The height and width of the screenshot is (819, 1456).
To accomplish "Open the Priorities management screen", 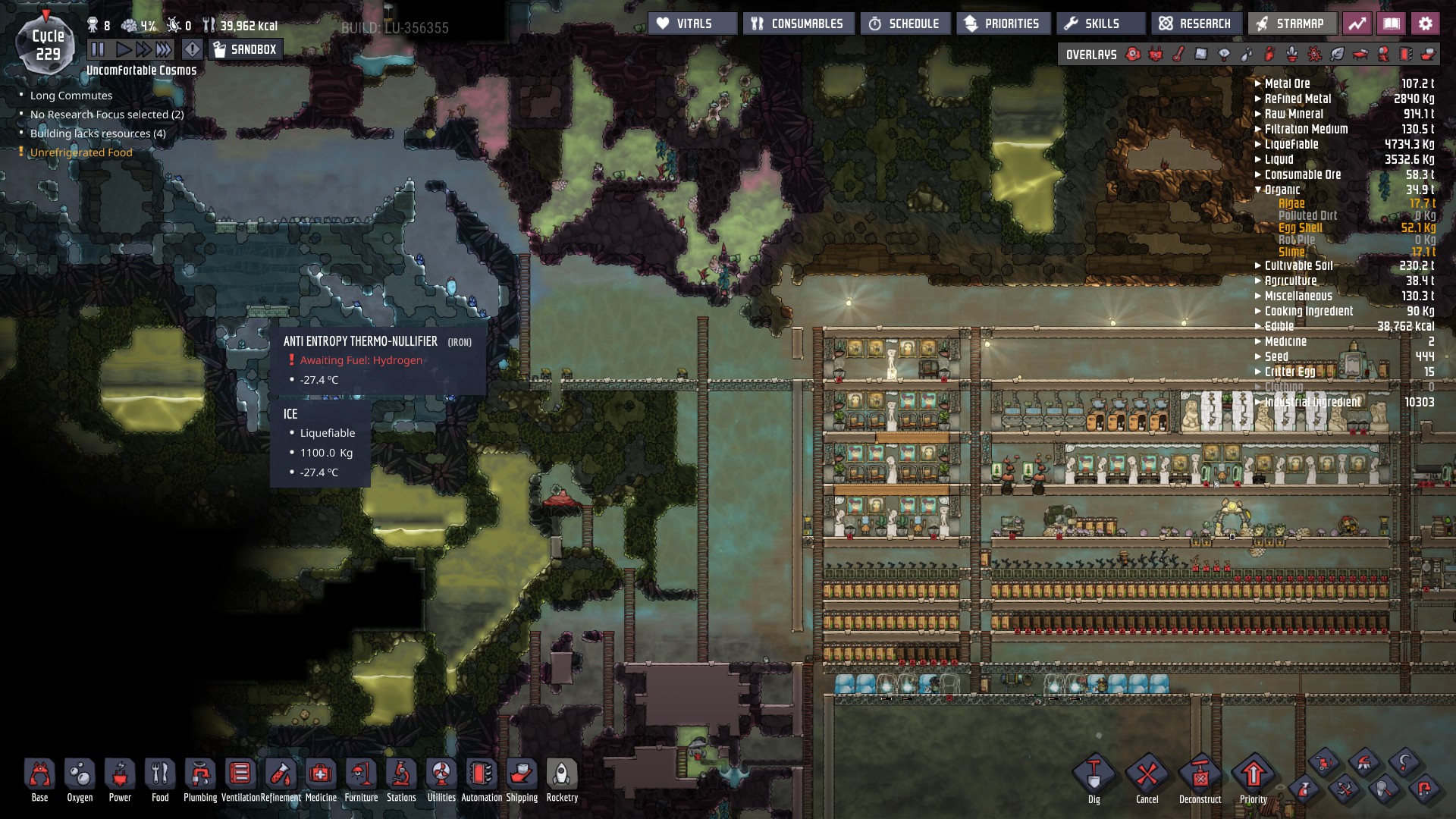I will [1003, 24].
